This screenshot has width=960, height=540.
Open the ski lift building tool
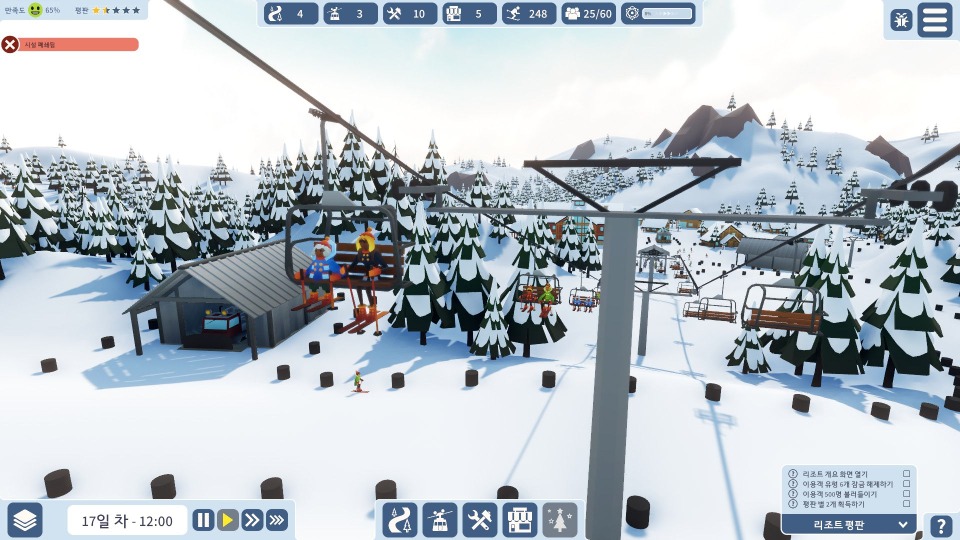[x=440, y=520]
